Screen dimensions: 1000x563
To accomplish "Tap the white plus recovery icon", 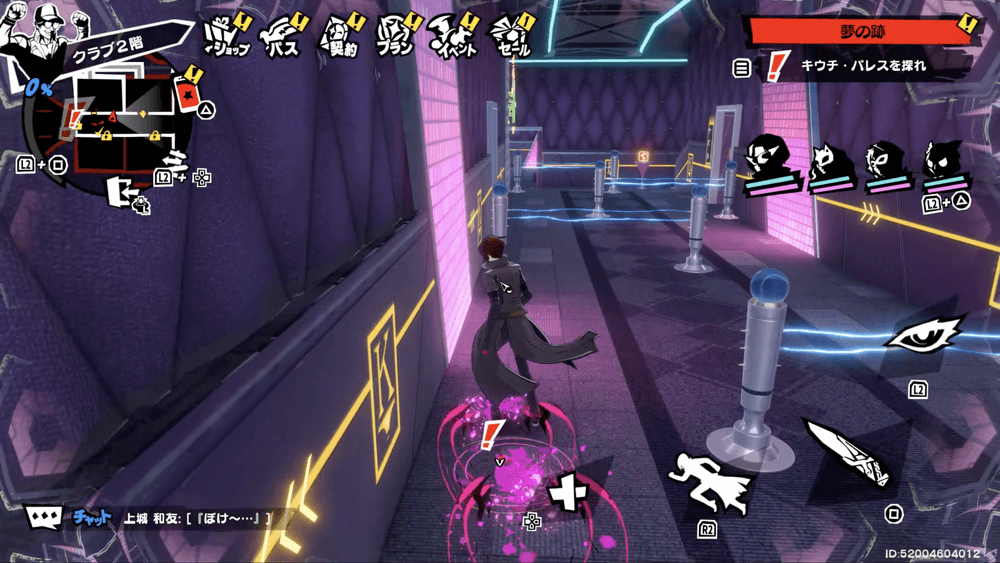I will 570,492.
